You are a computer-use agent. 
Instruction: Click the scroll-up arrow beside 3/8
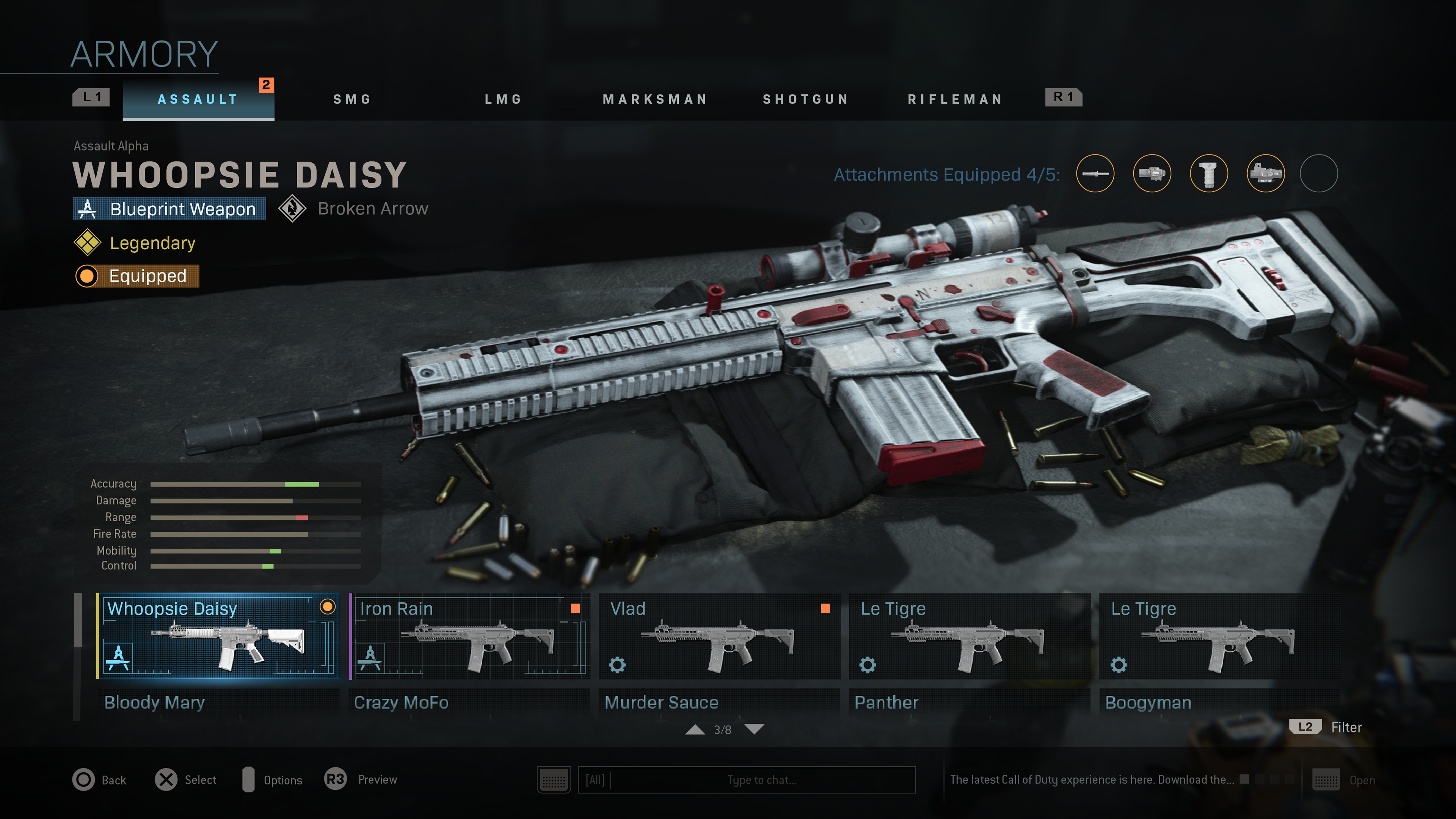695,729
